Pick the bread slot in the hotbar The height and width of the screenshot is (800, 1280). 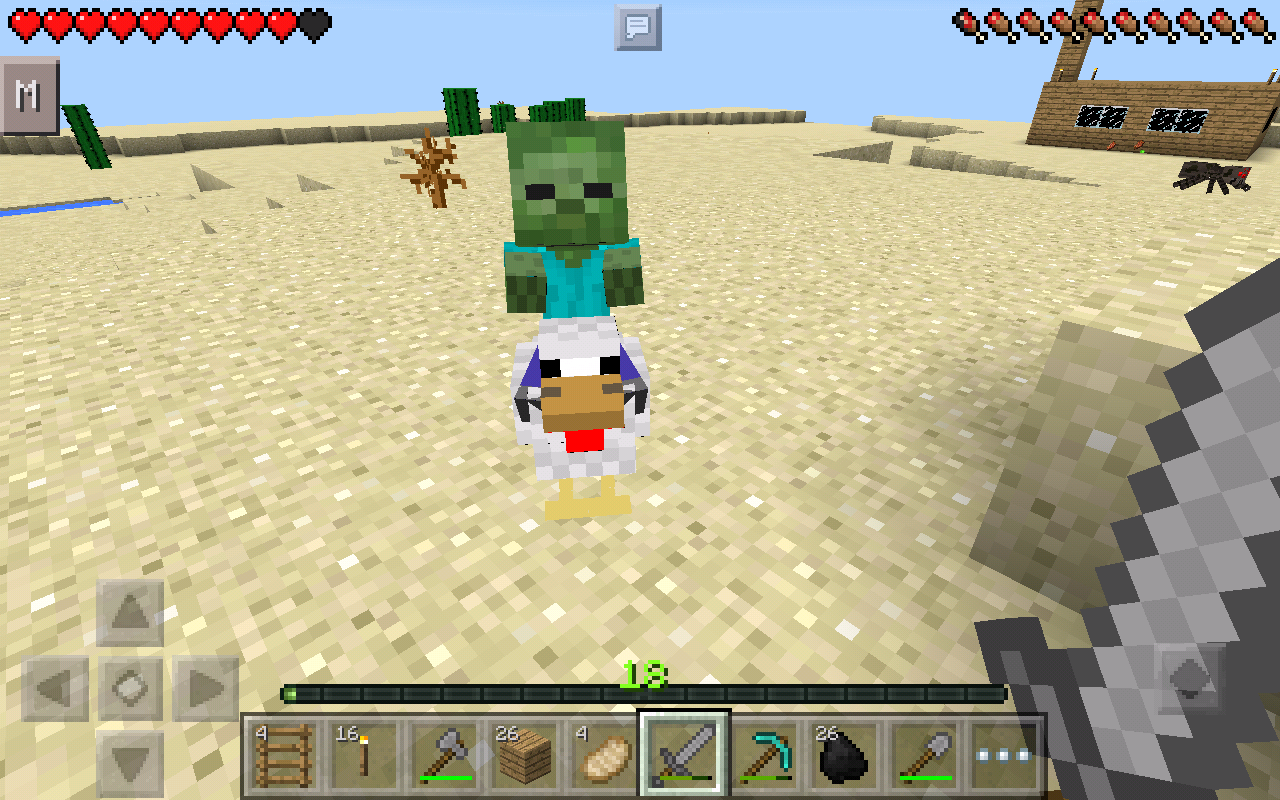pyautogui.click(x=604, y=755)
